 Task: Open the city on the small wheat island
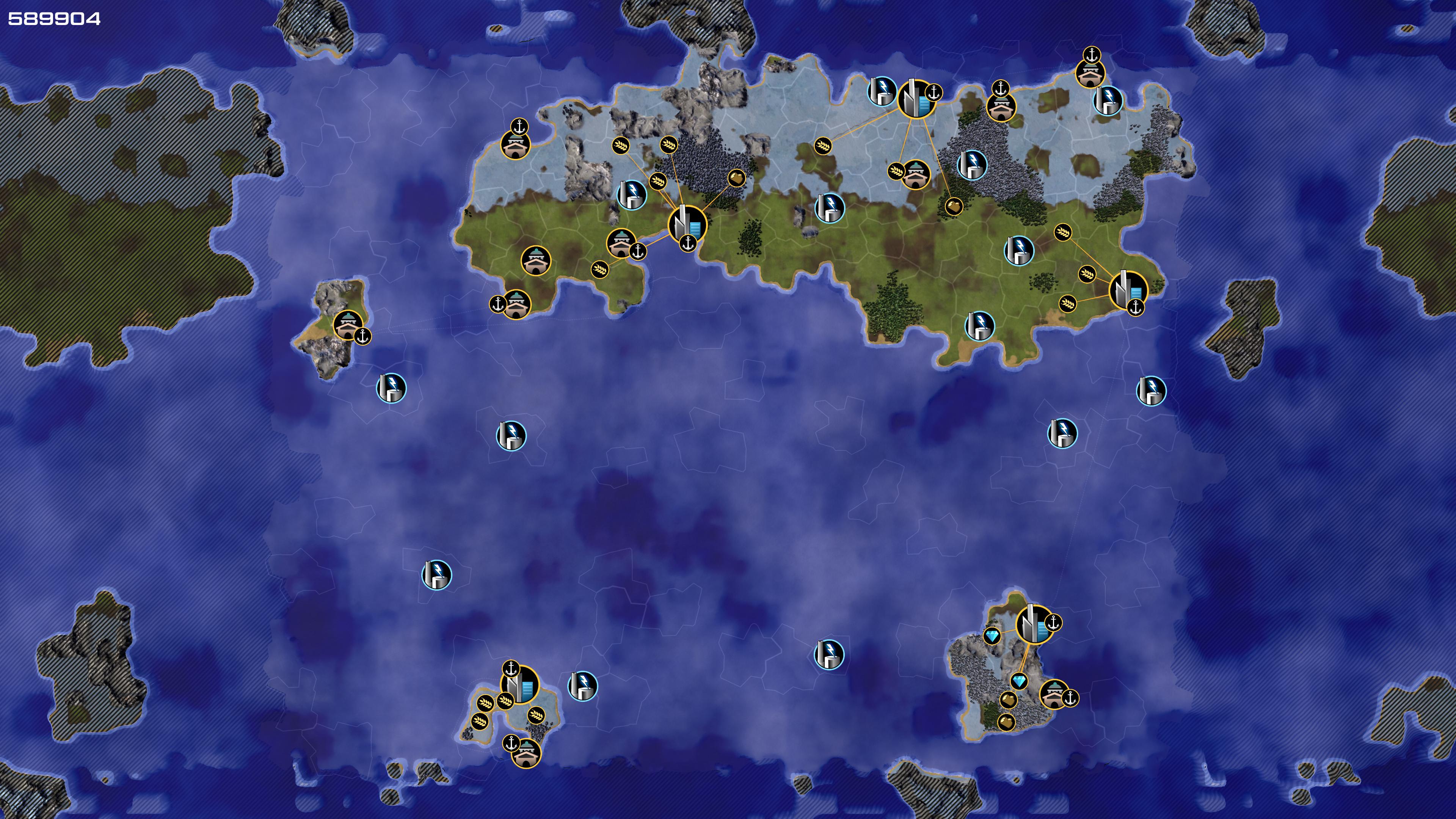click(x=519, y=684)
